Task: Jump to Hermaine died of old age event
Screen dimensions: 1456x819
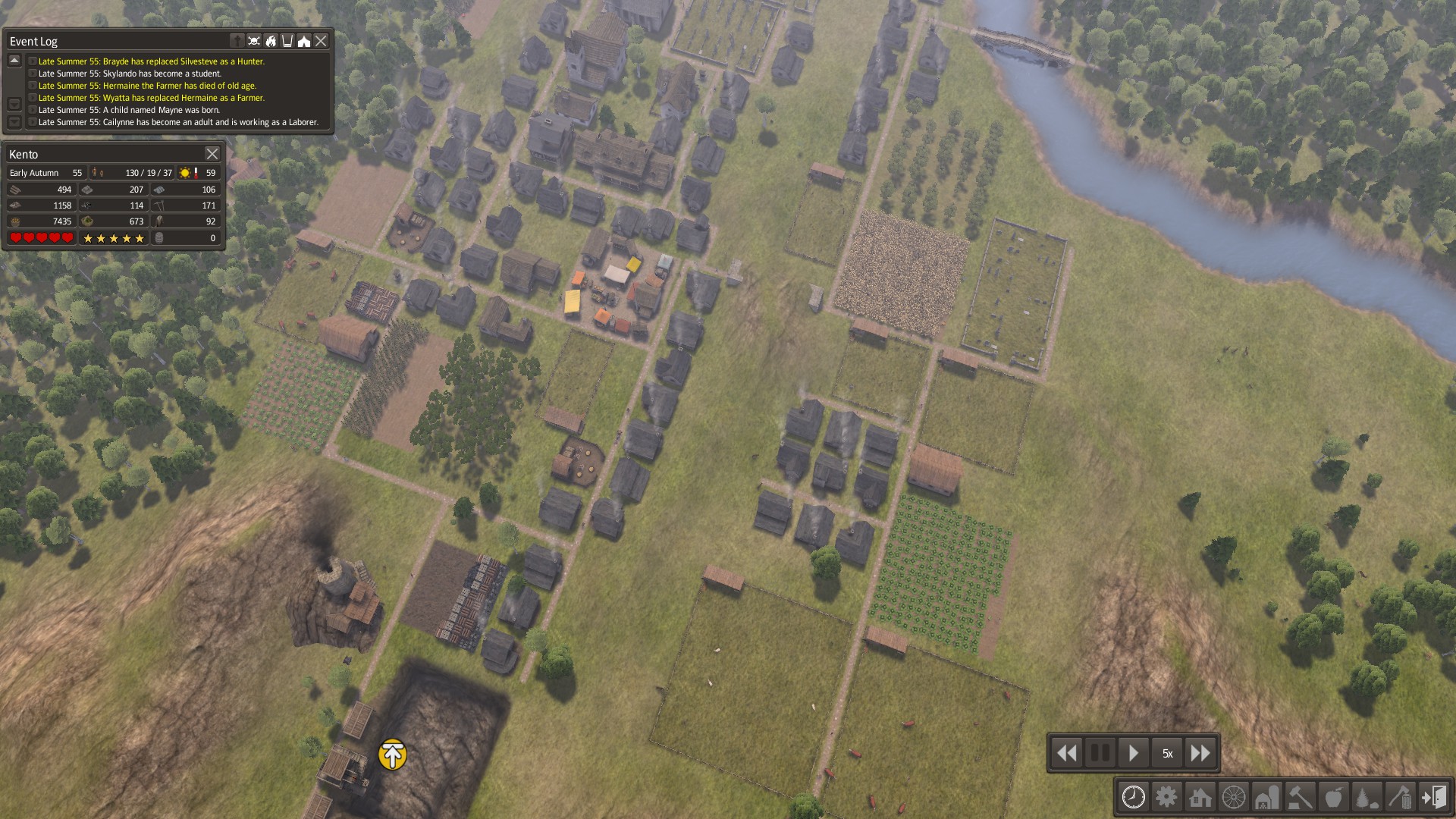Action: pyautogui.click(x=147, y=86)
